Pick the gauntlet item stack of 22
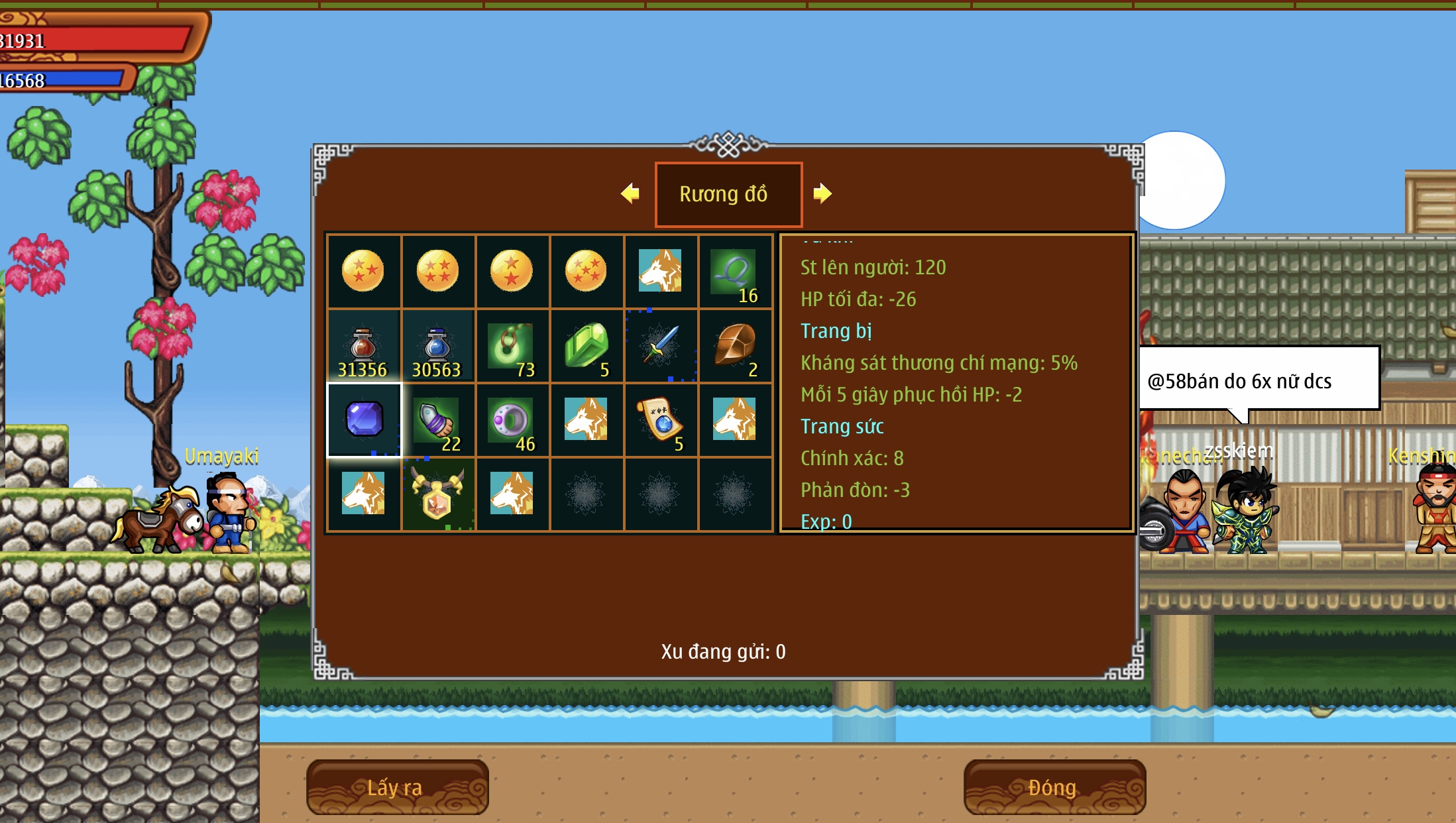 pyautogui.click(x=437, y=419)
